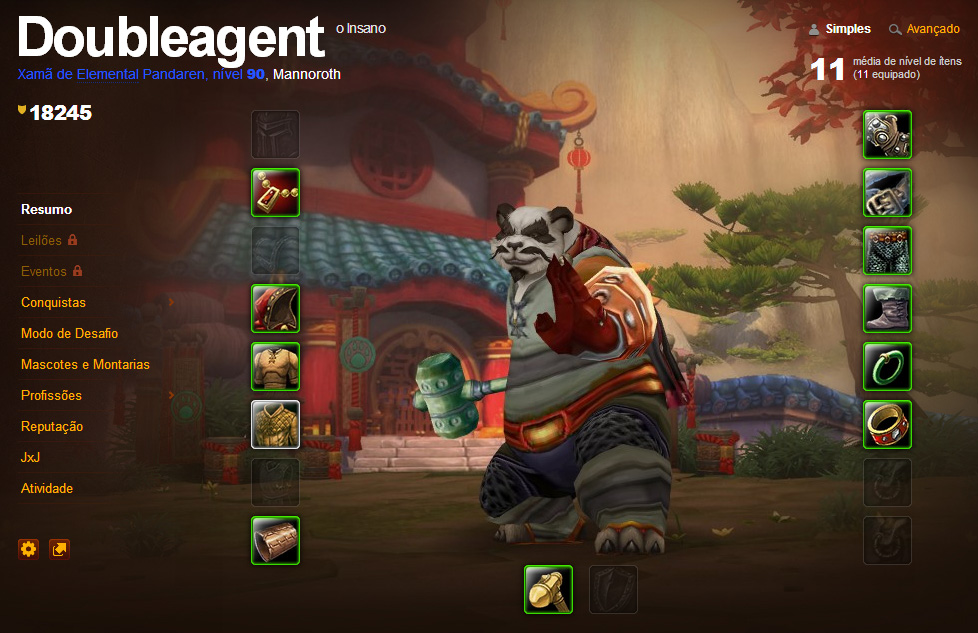Click the gear settings icon

pos(28,548)
